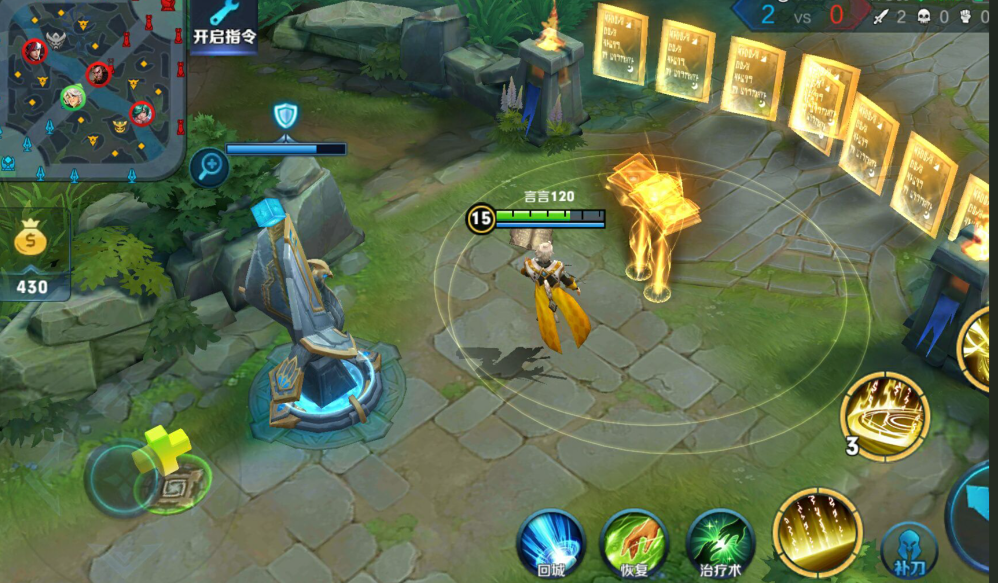Open the minimap
Screen dimensions: 998x583
[92, 88]
